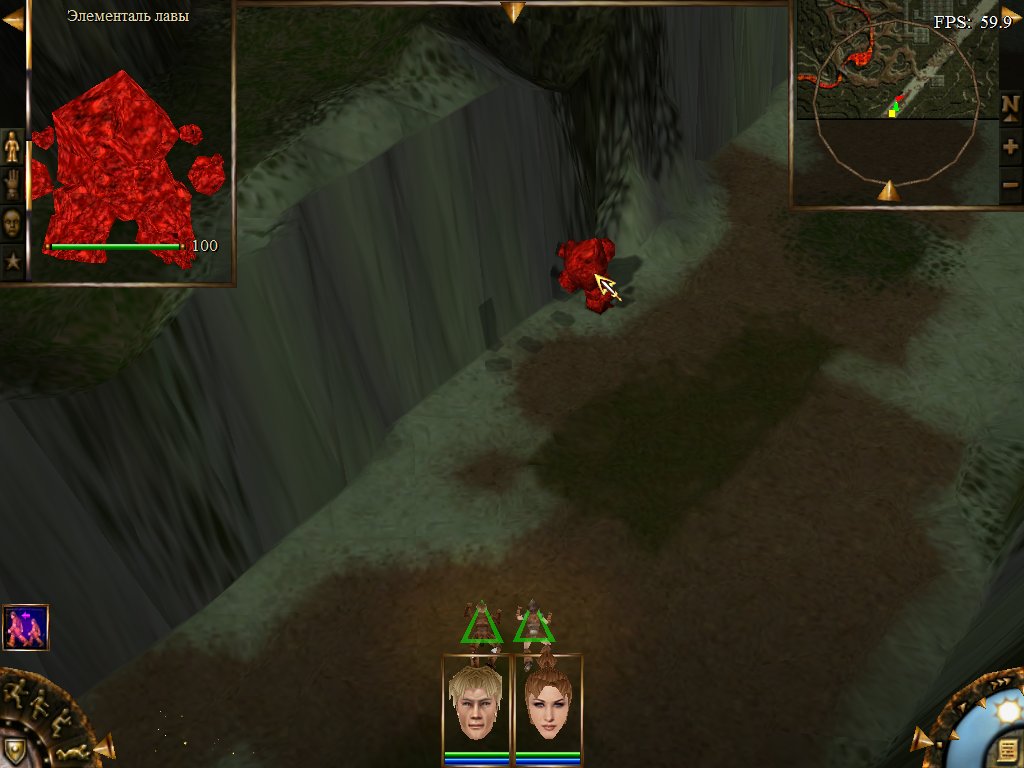This screenshot has width=1024, height=768.
Task: Reset minimap to north with N button
Action: (x=1010, y=105)
